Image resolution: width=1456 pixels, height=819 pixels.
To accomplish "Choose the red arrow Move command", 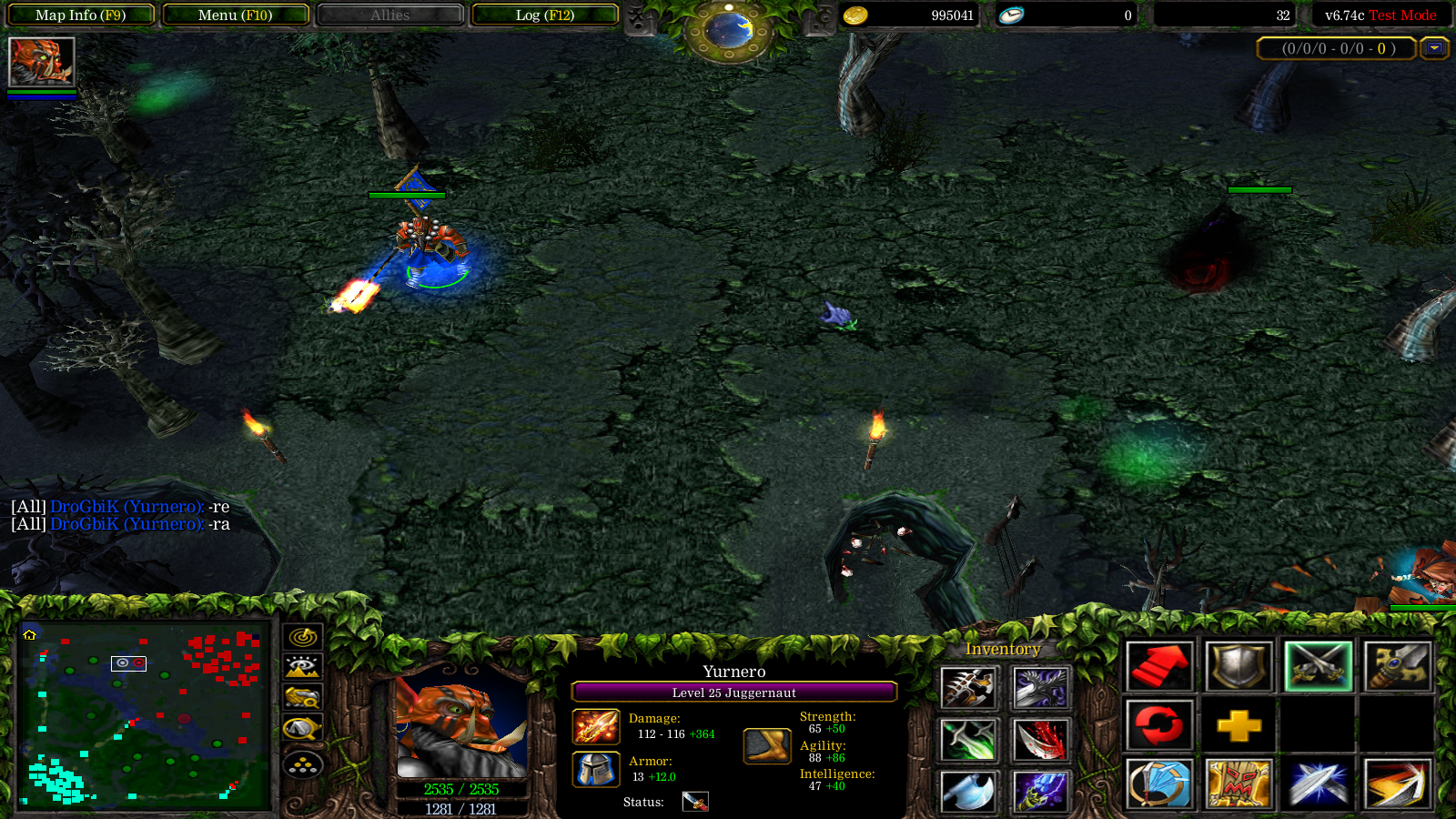I will click(1158, 666).
